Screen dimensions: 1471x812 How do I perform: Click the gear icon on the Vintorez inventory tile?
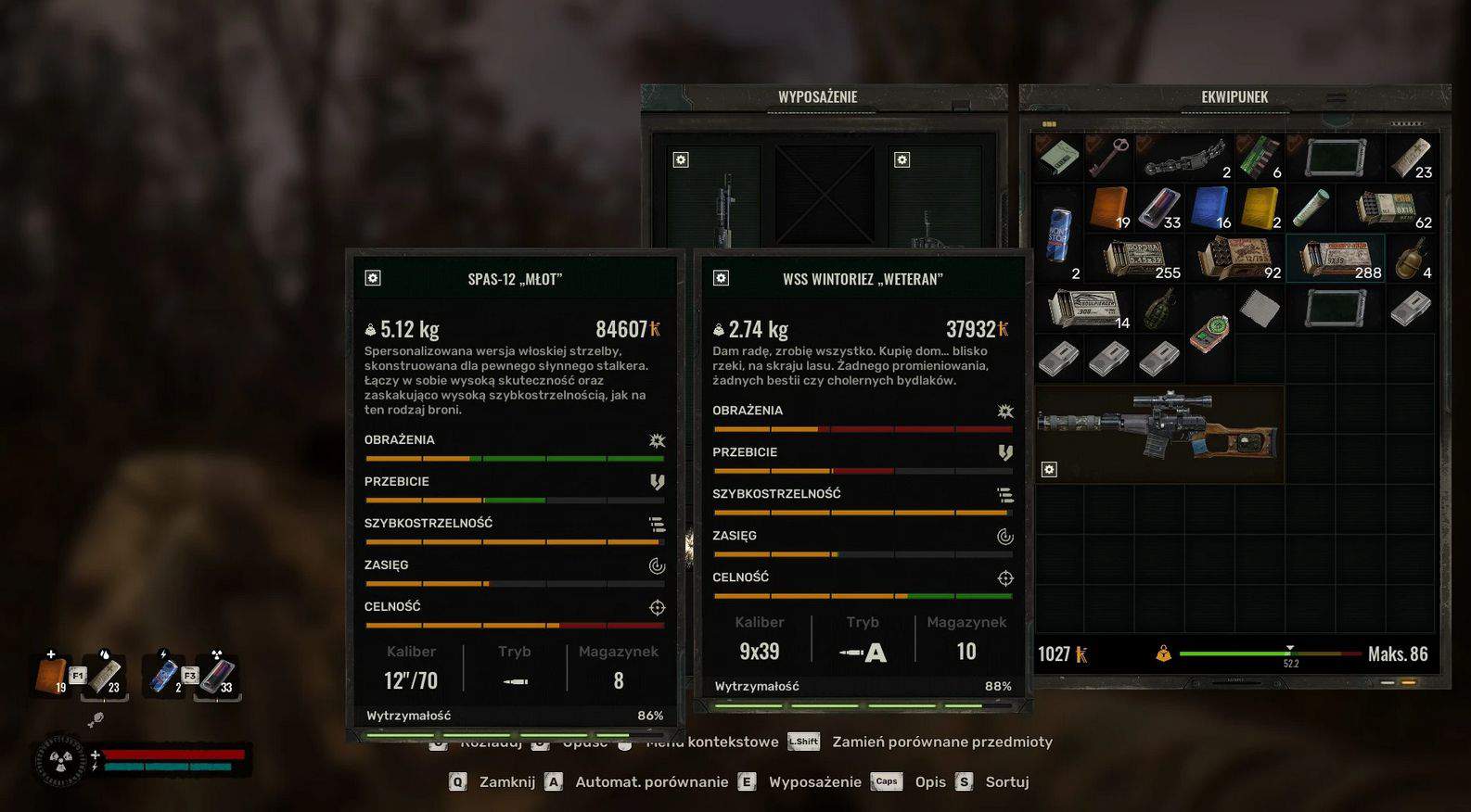1049,470
